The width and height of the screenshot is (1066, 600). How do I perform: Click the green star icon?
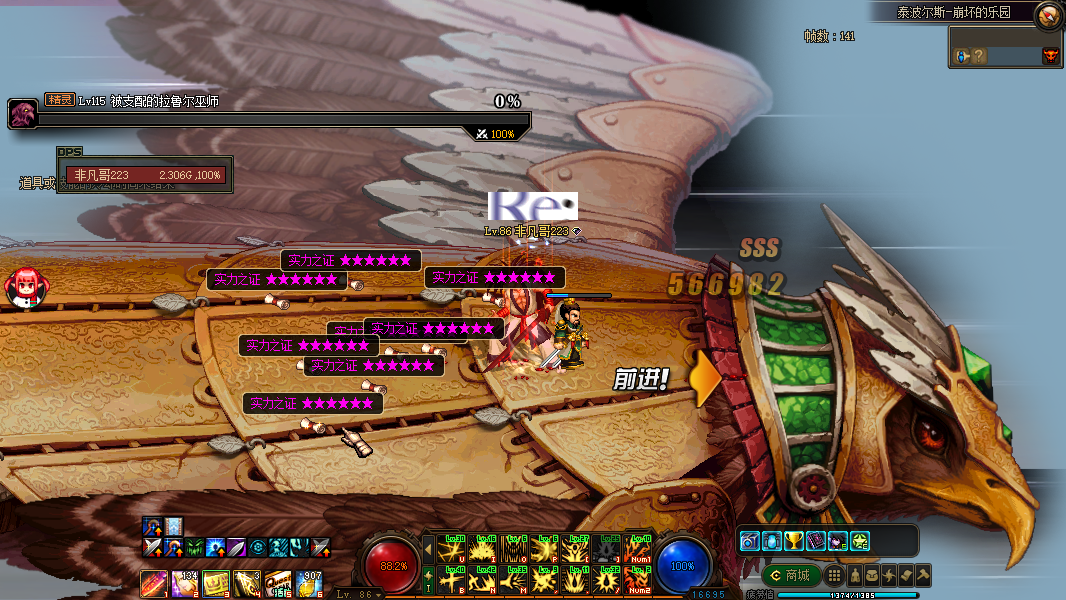click(859, 541)
